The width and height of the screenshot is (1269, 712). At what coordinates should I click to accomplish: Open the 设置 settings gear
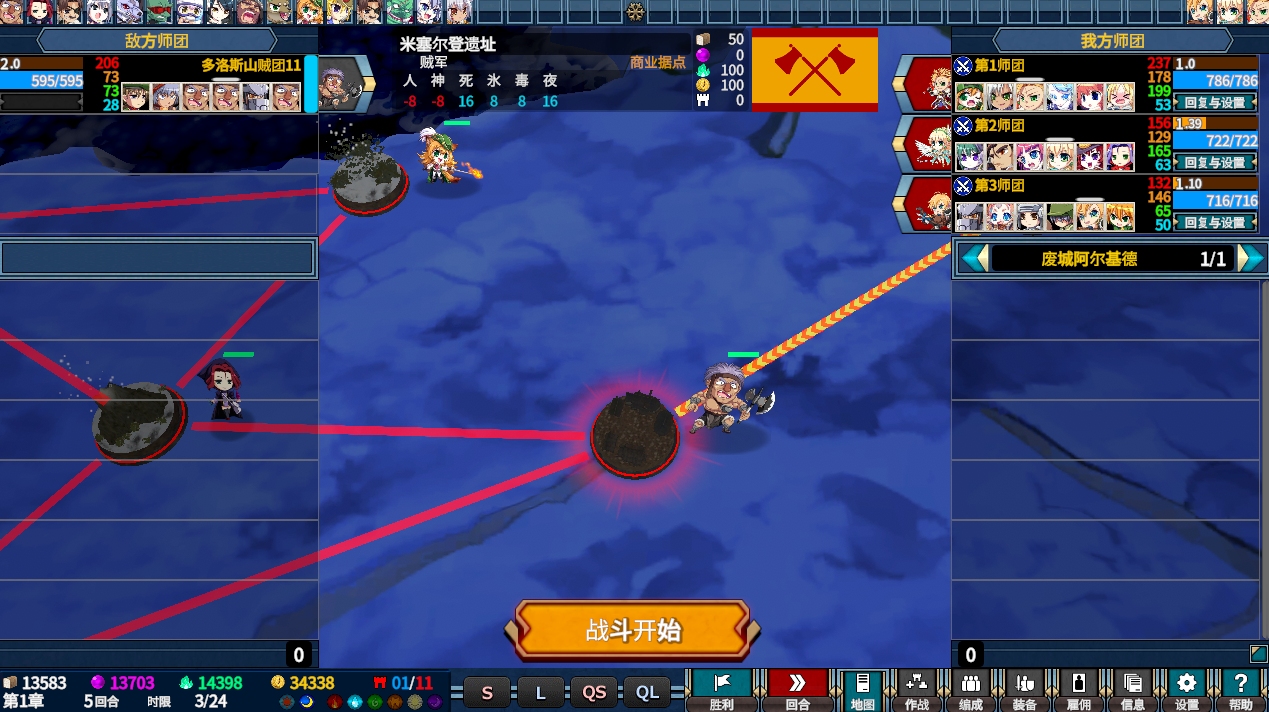coord(1187,690)
